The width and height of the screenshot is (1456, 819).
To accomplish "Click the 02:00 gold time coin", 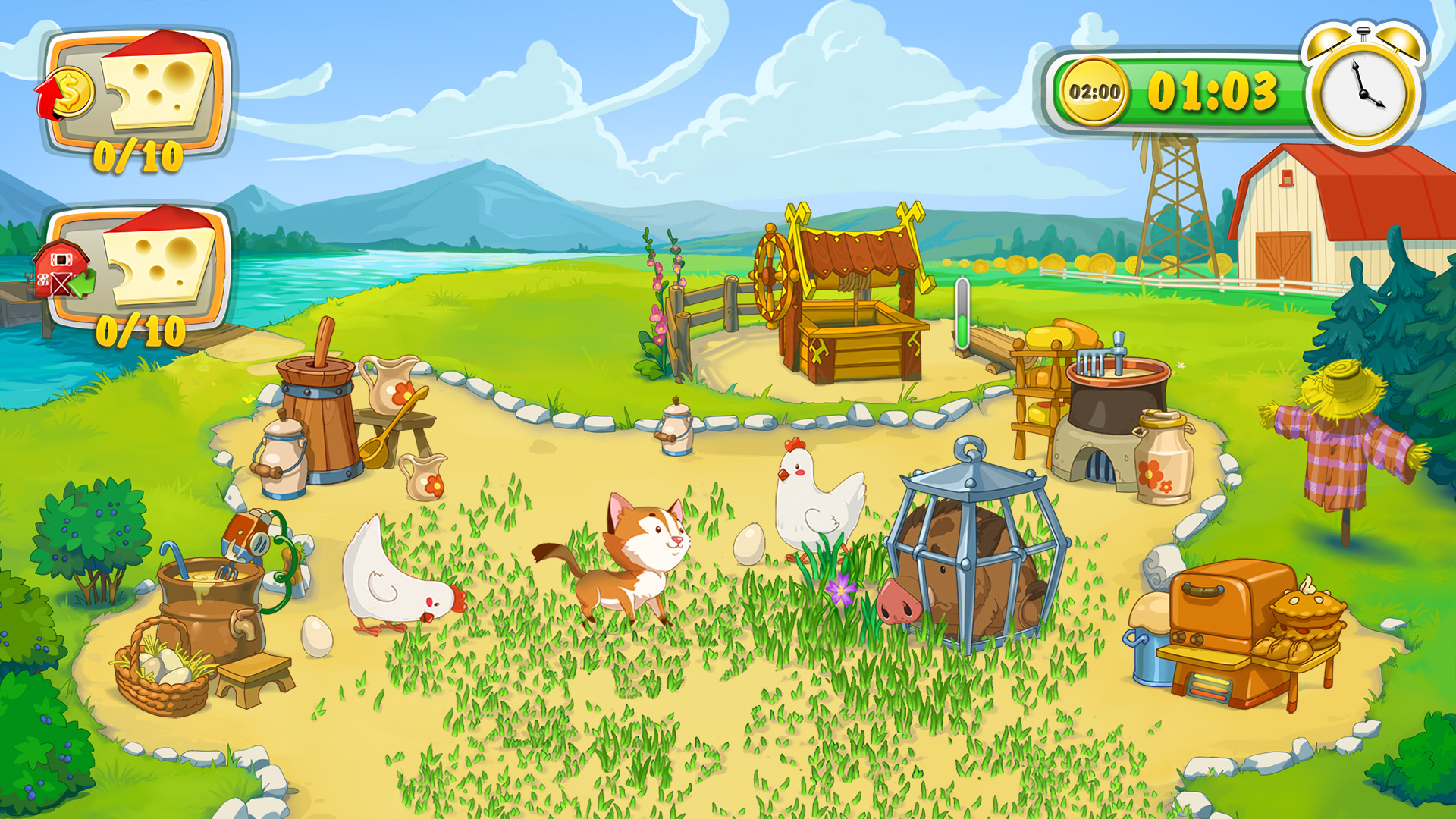I will (x=1094, y=92).
